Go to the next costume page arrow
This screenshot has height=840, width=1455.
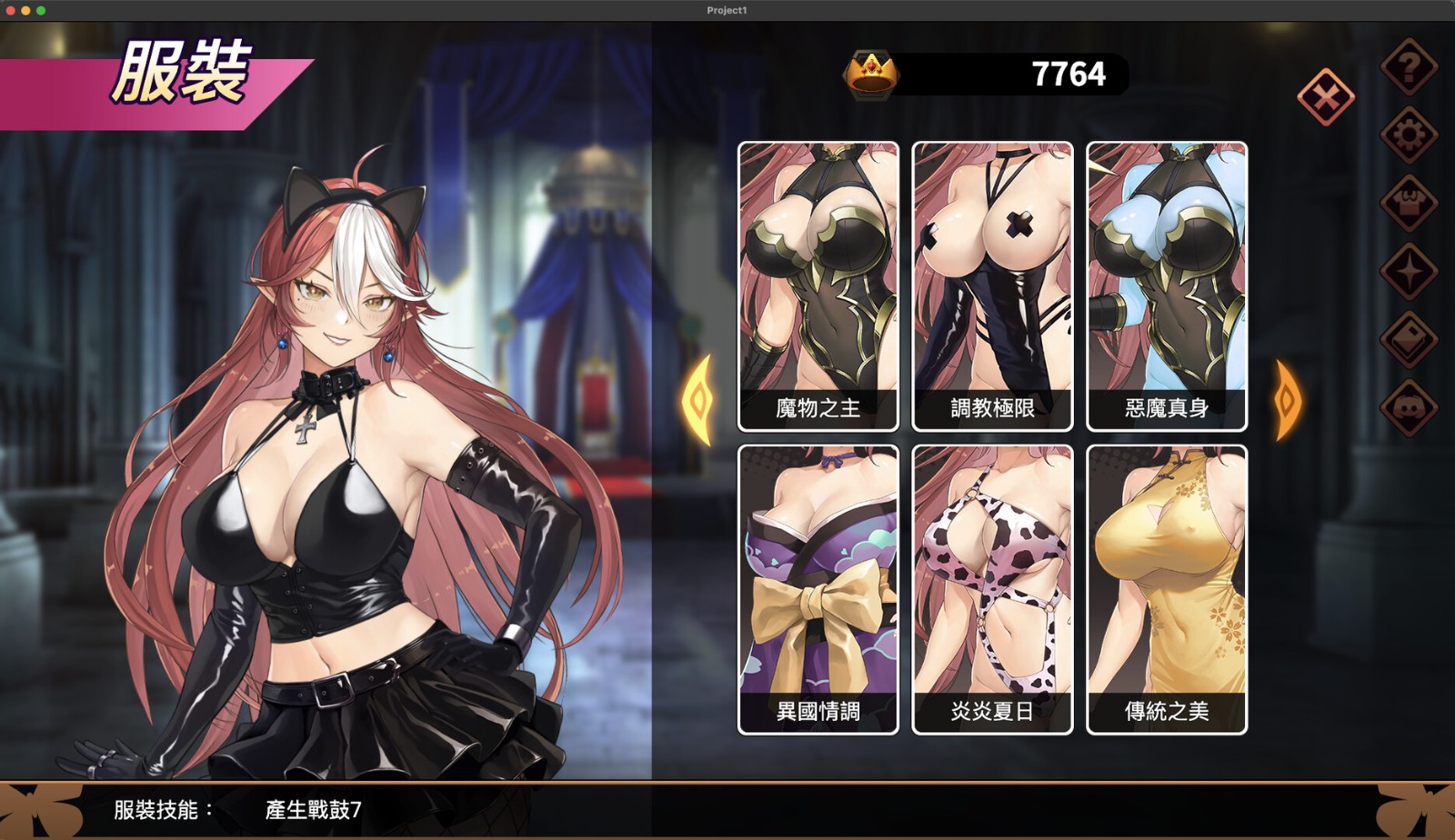pyautogui.click(x=1288, y=400)
